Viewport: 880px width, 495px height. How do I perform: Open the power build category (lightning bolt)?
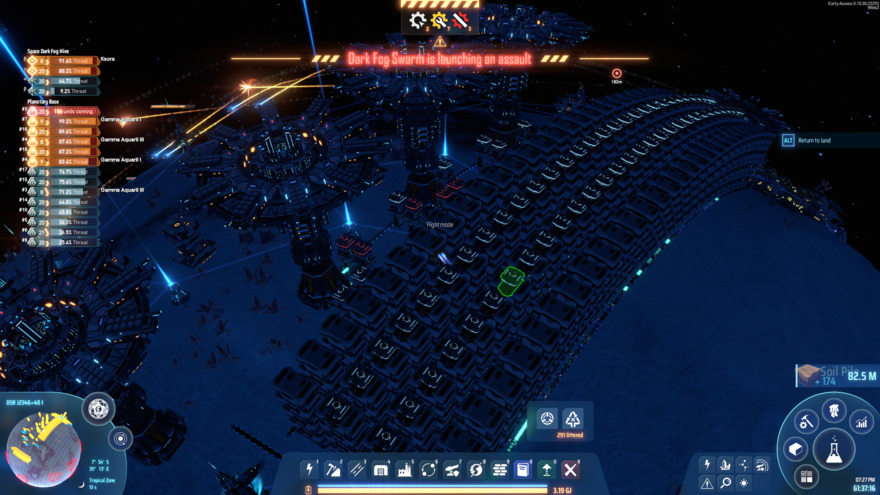click(x=310, y=469)
